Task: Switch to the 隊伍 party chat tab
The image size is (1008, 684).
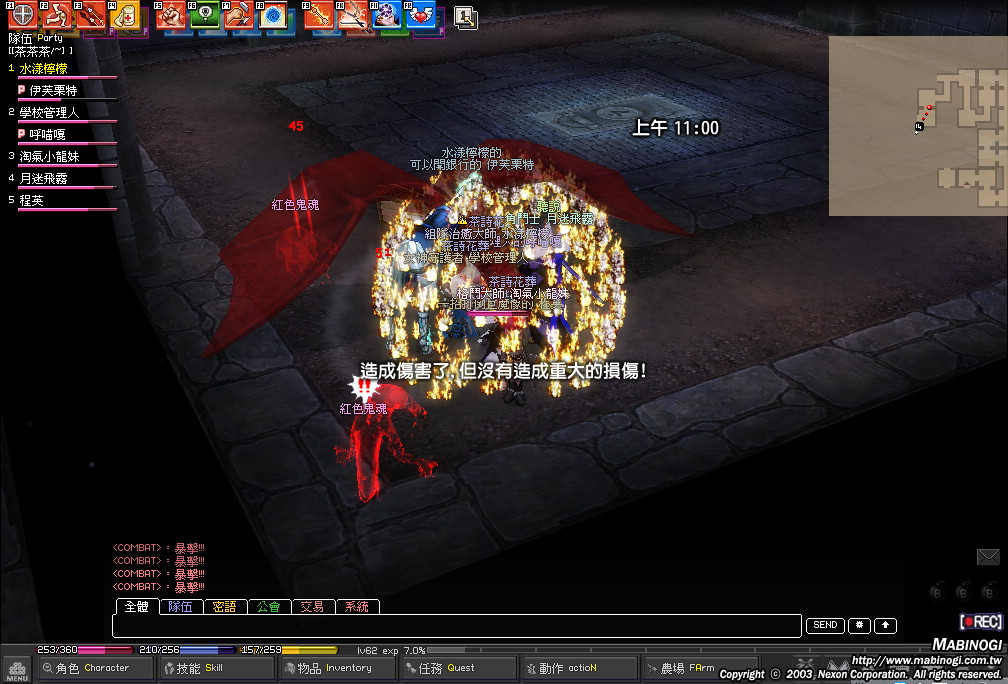Action: tap(181, 607)
